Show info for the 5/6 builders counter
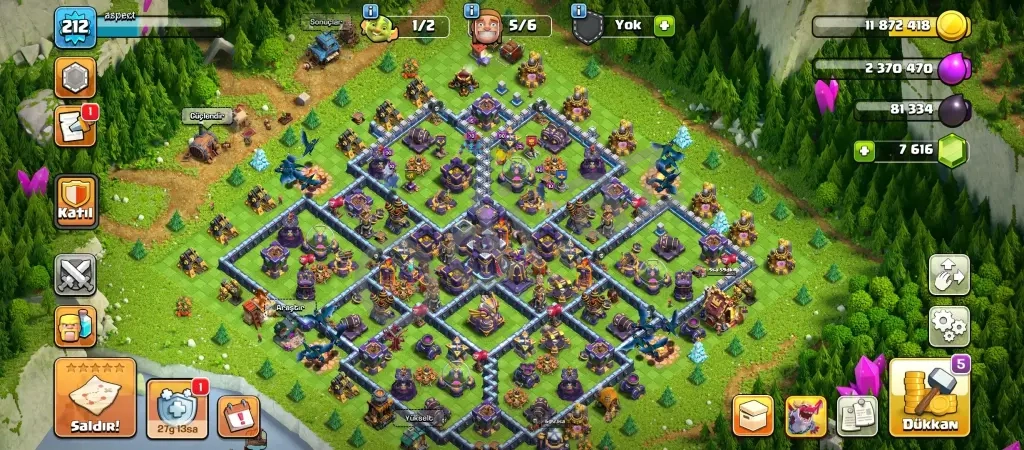 point(471,11)
